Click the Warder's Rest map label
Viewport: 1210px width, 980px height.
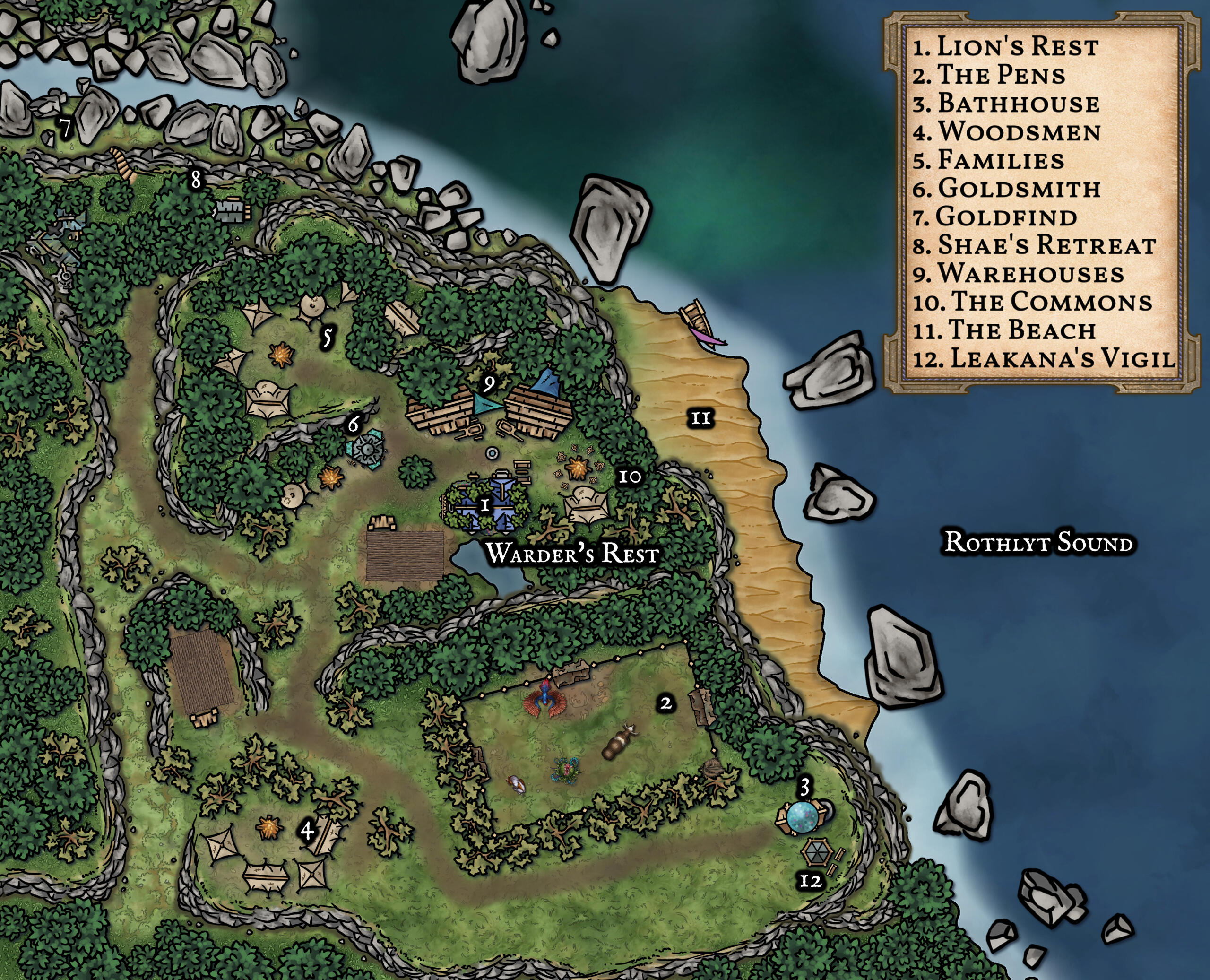pyautogui.click(x=572, y=553)
